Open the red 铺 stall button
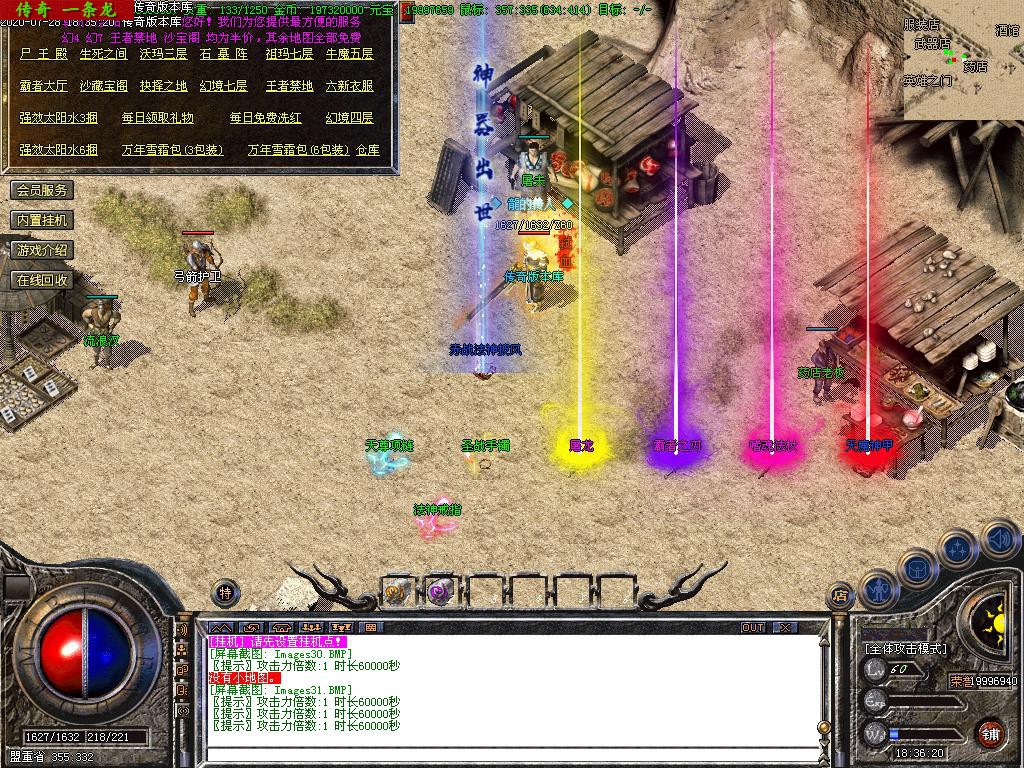This screenshot has width=1024, height=768. [x=990, y=733]
